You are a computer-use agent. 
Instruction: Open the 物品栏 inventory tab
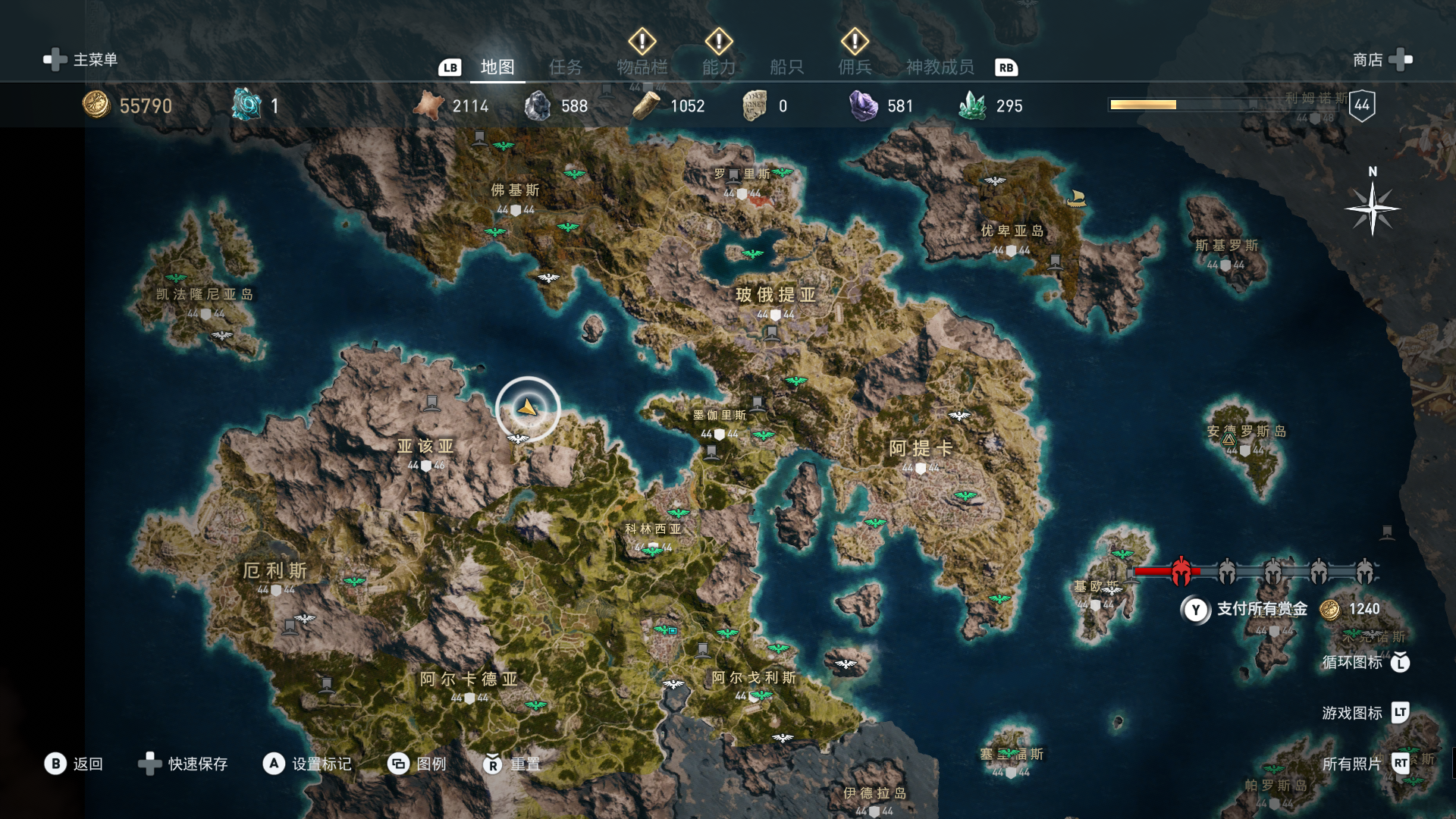coord(642,67)
